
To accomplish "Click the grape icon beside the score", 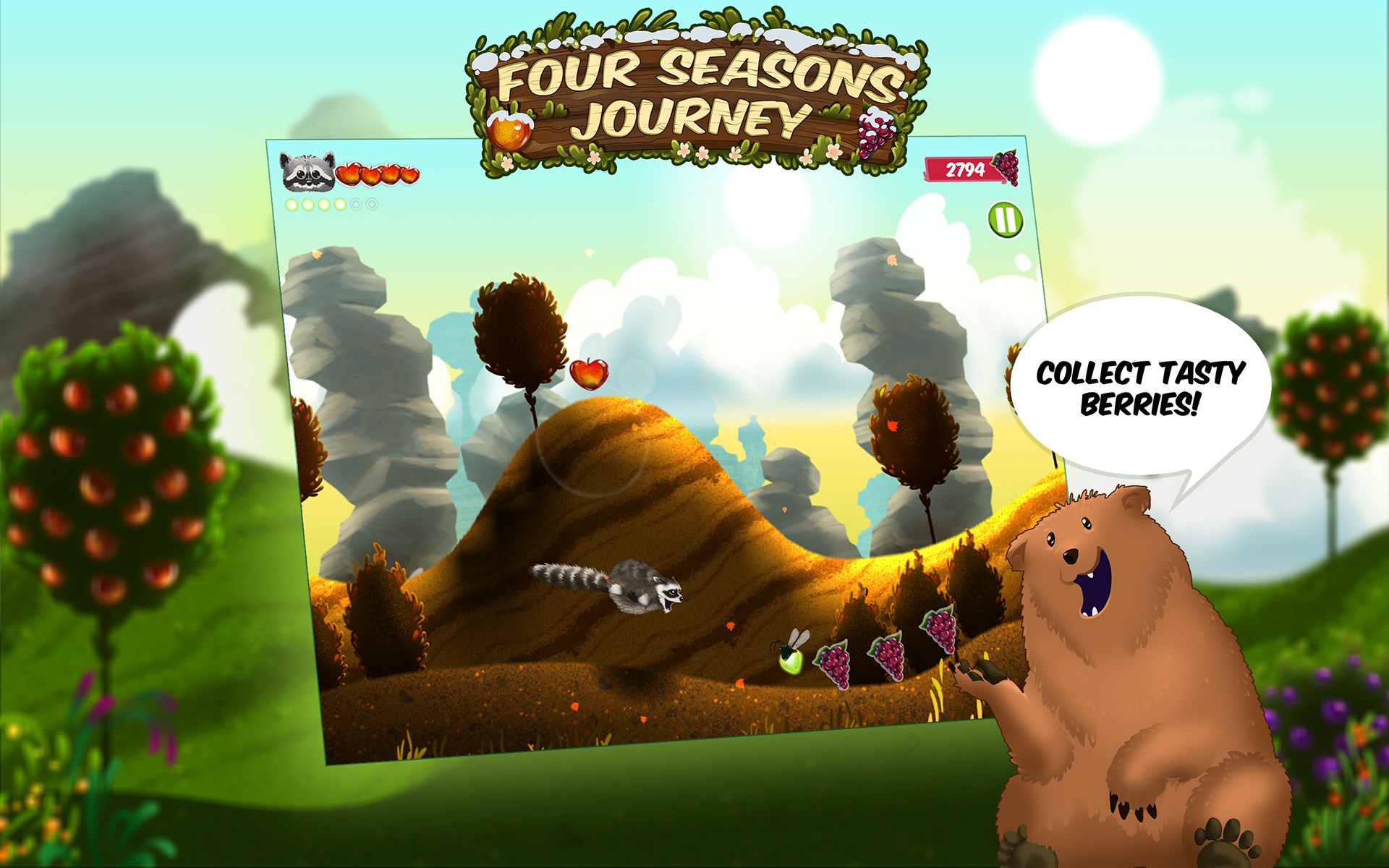I will (x=1007, y=169).
